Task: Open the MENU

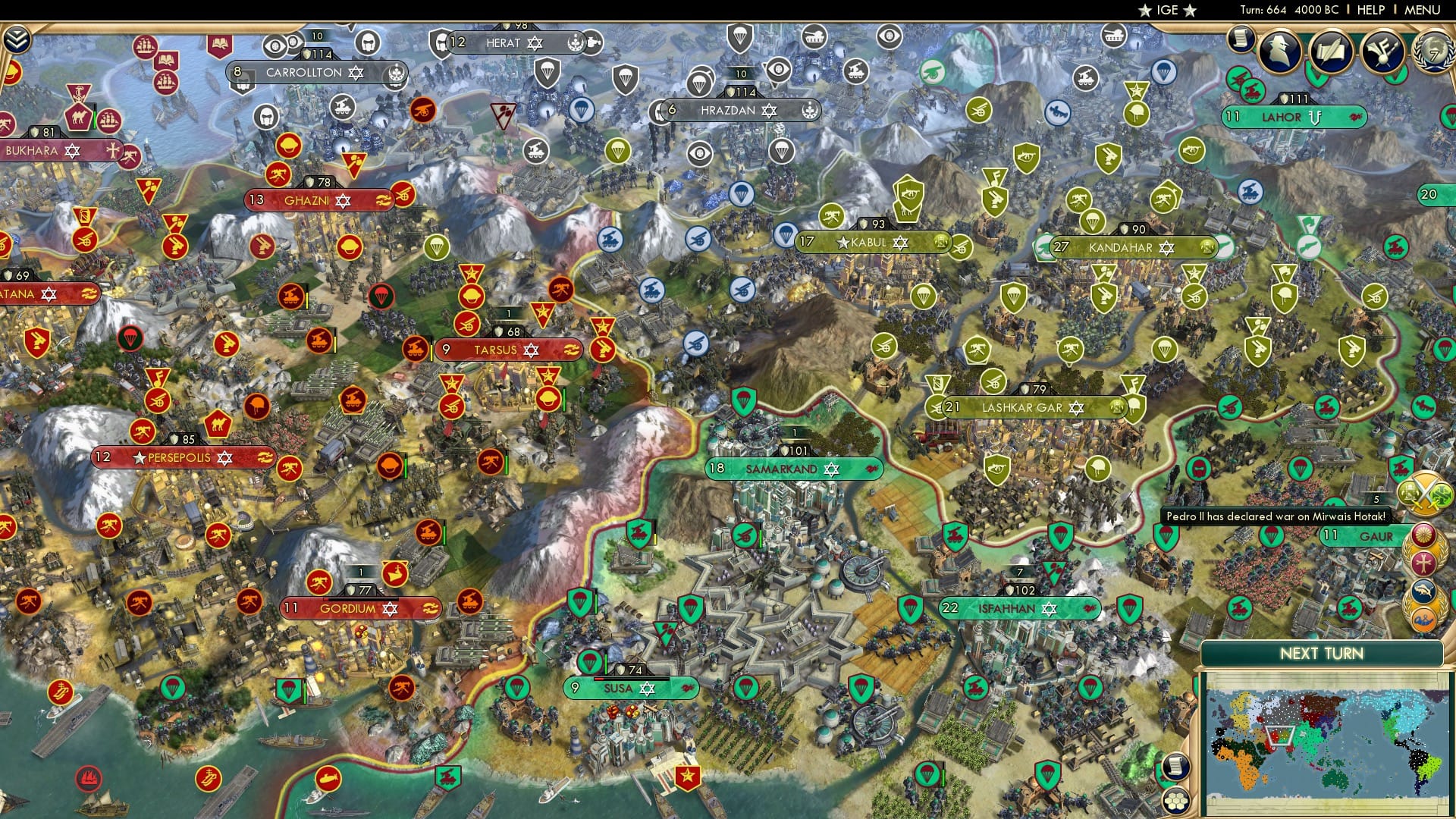Action: [1423, 10]
